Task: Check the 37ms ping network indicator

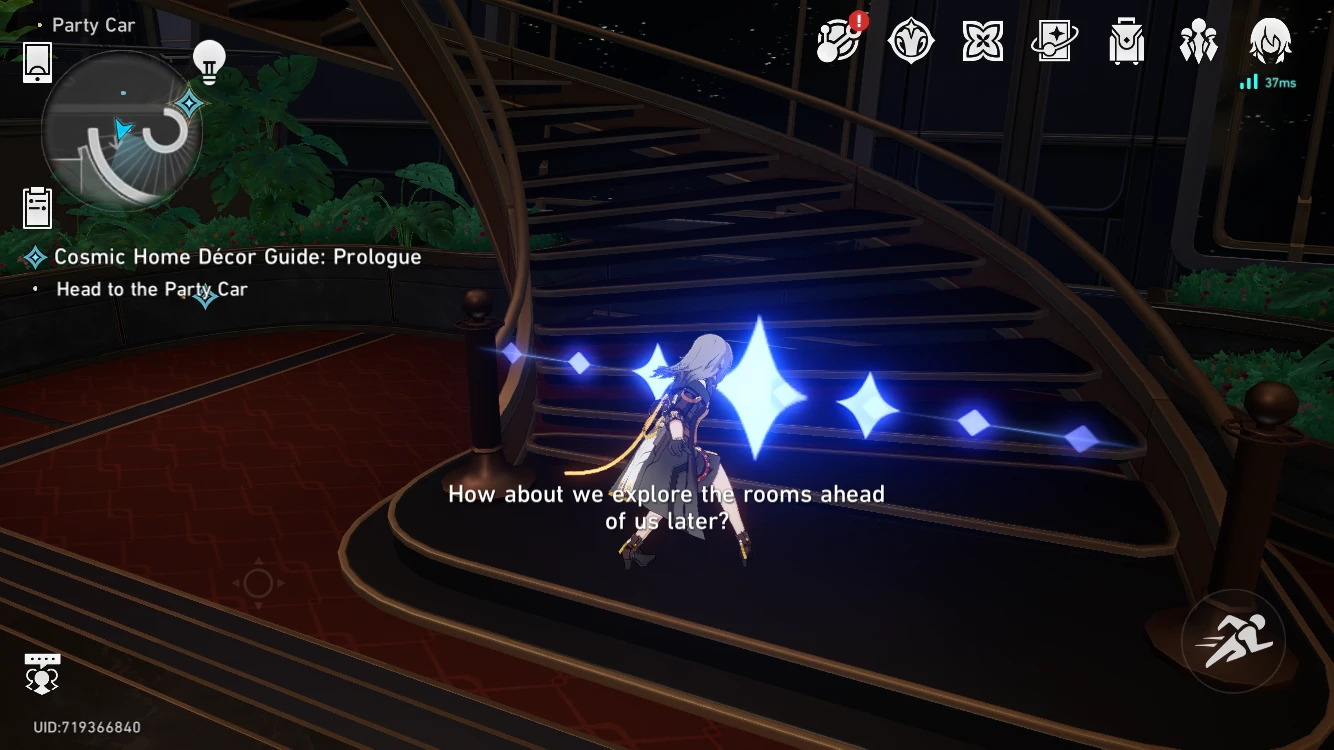Action: tap(1266, 82)
